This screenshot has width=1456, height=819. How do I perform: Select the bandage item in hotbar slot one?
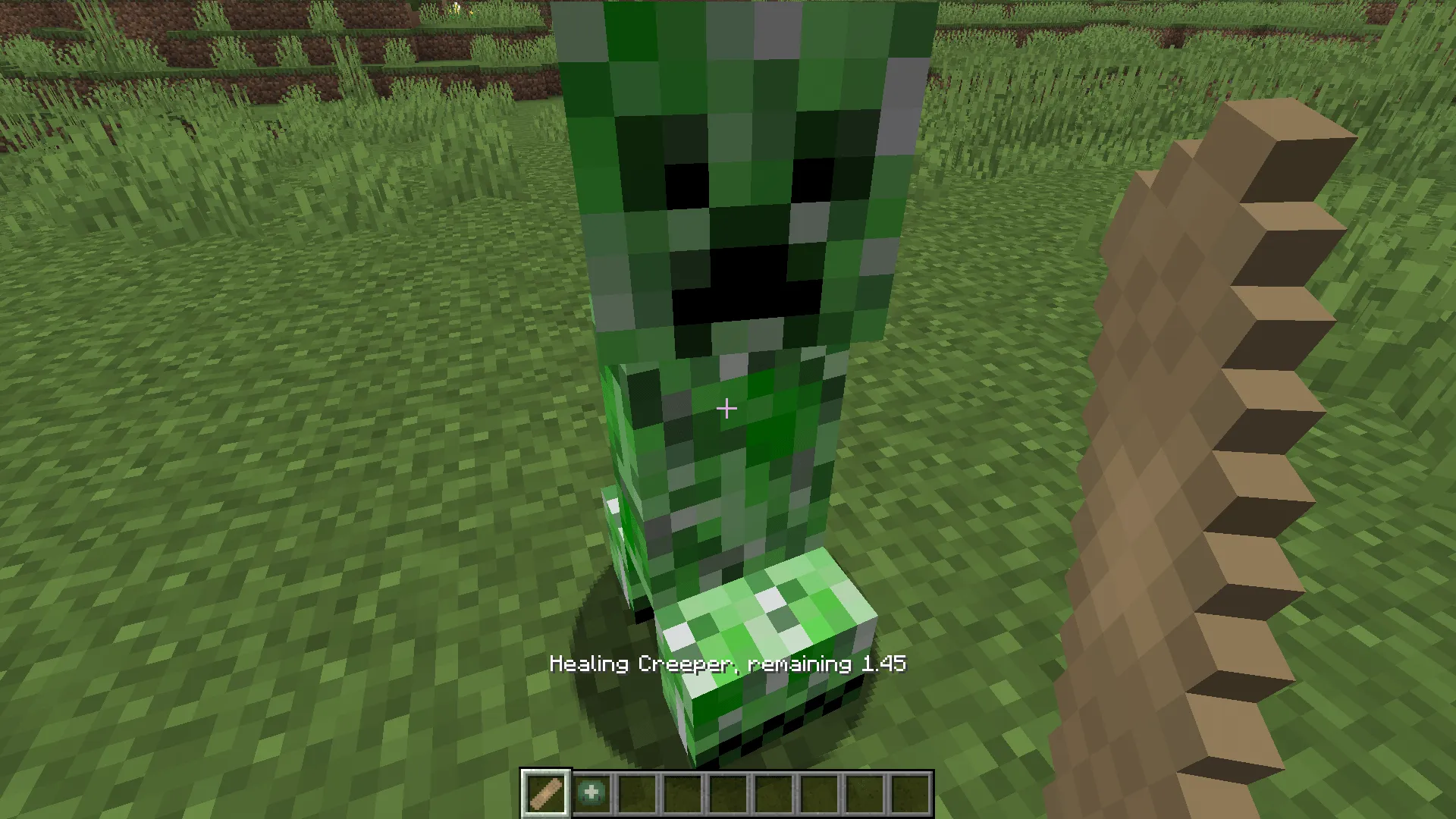(x=545, y=792)
